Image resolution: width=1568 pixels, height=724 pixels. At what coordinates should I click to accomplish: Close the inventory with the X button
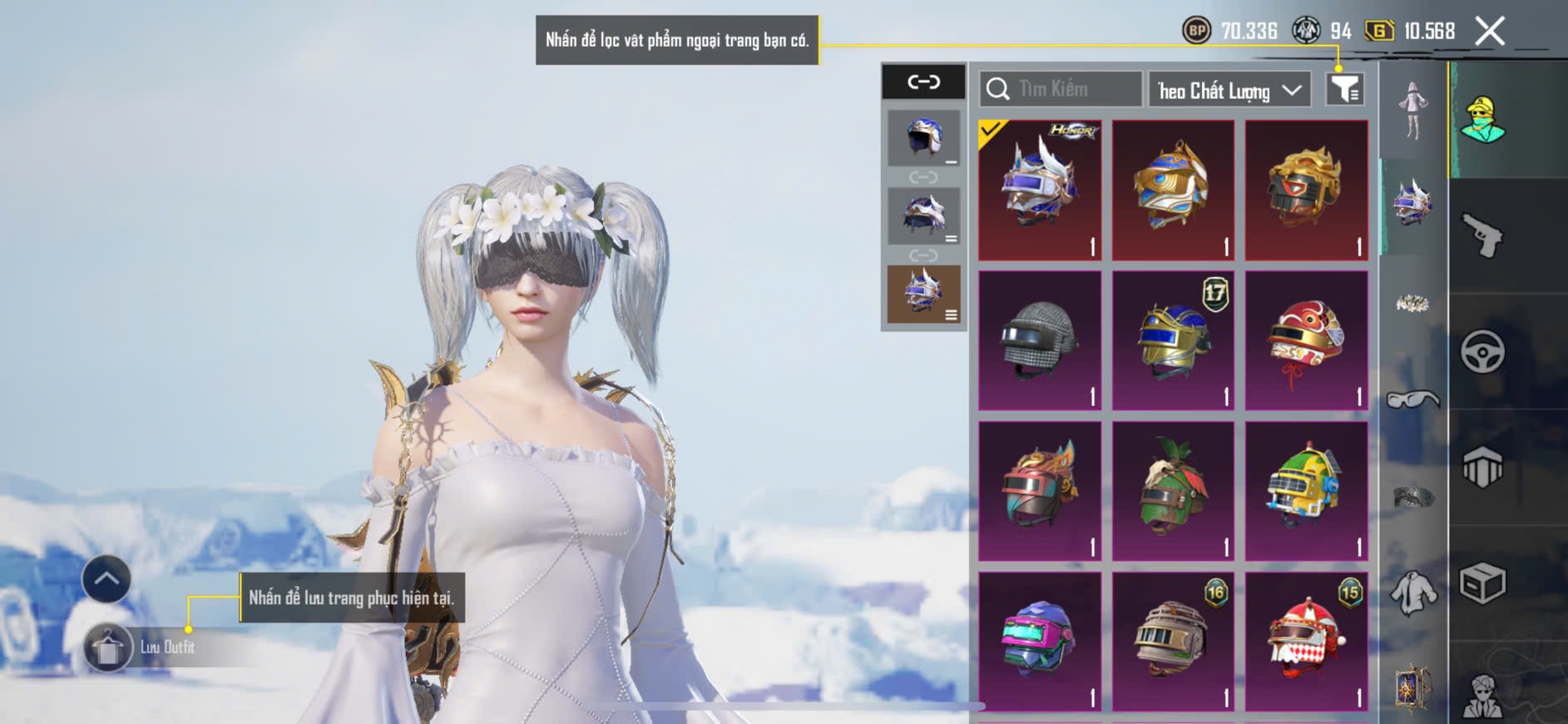1490,32
